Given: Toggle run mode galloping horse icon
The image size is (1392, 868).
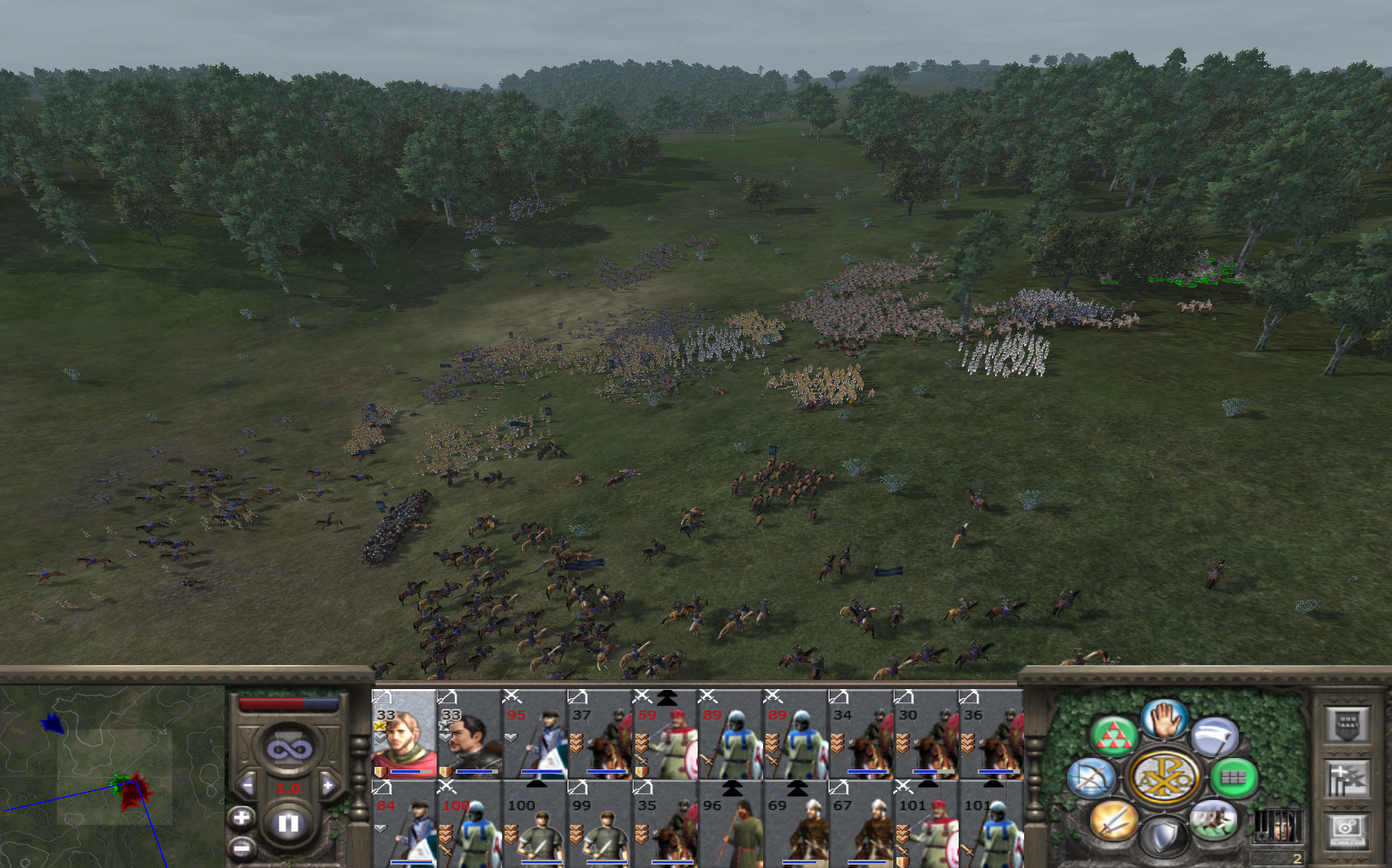Looking at the screenshot, I should coord(1214,820).
